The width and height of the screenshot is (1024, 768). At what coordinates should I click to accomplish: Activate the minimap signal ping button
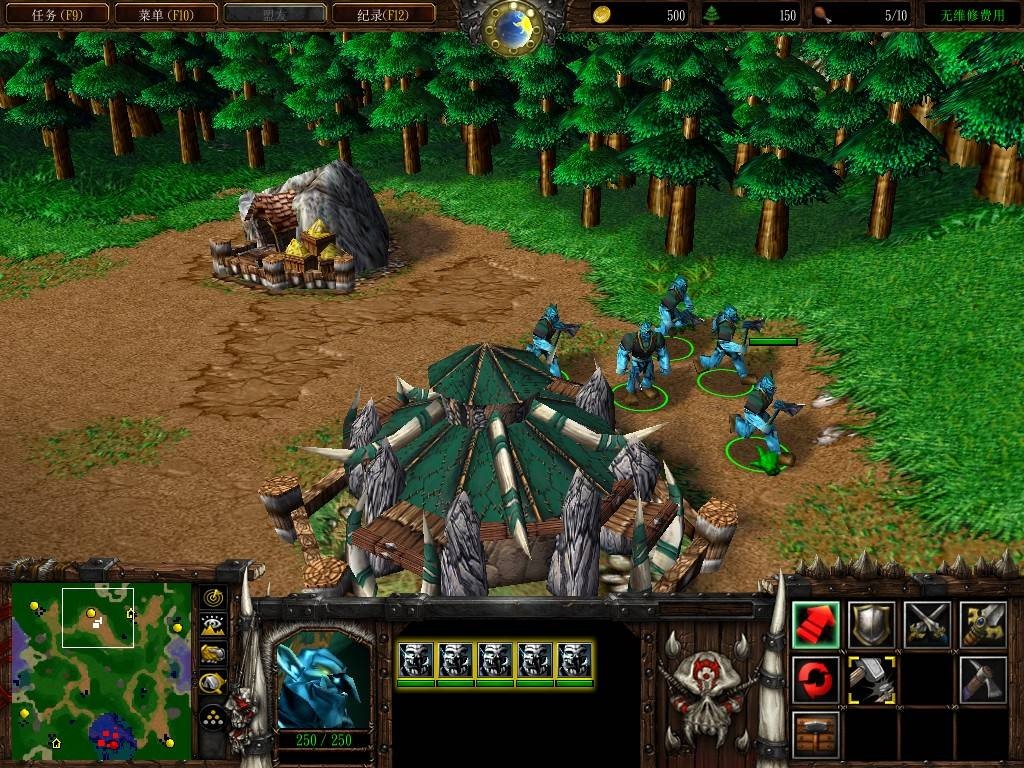coord(212,597)
